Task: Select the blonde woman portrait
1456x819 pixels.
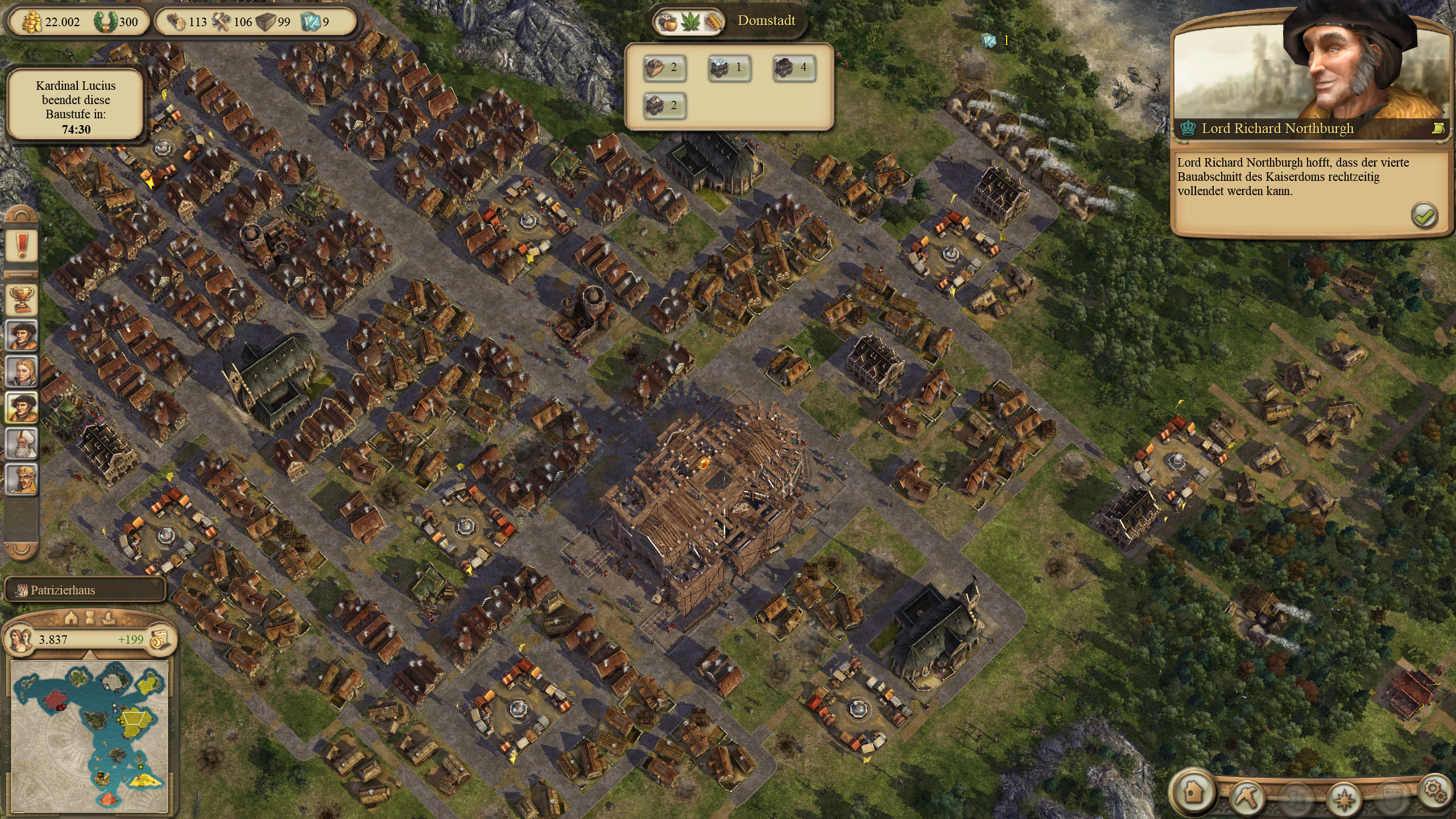Action: point(22,371)
